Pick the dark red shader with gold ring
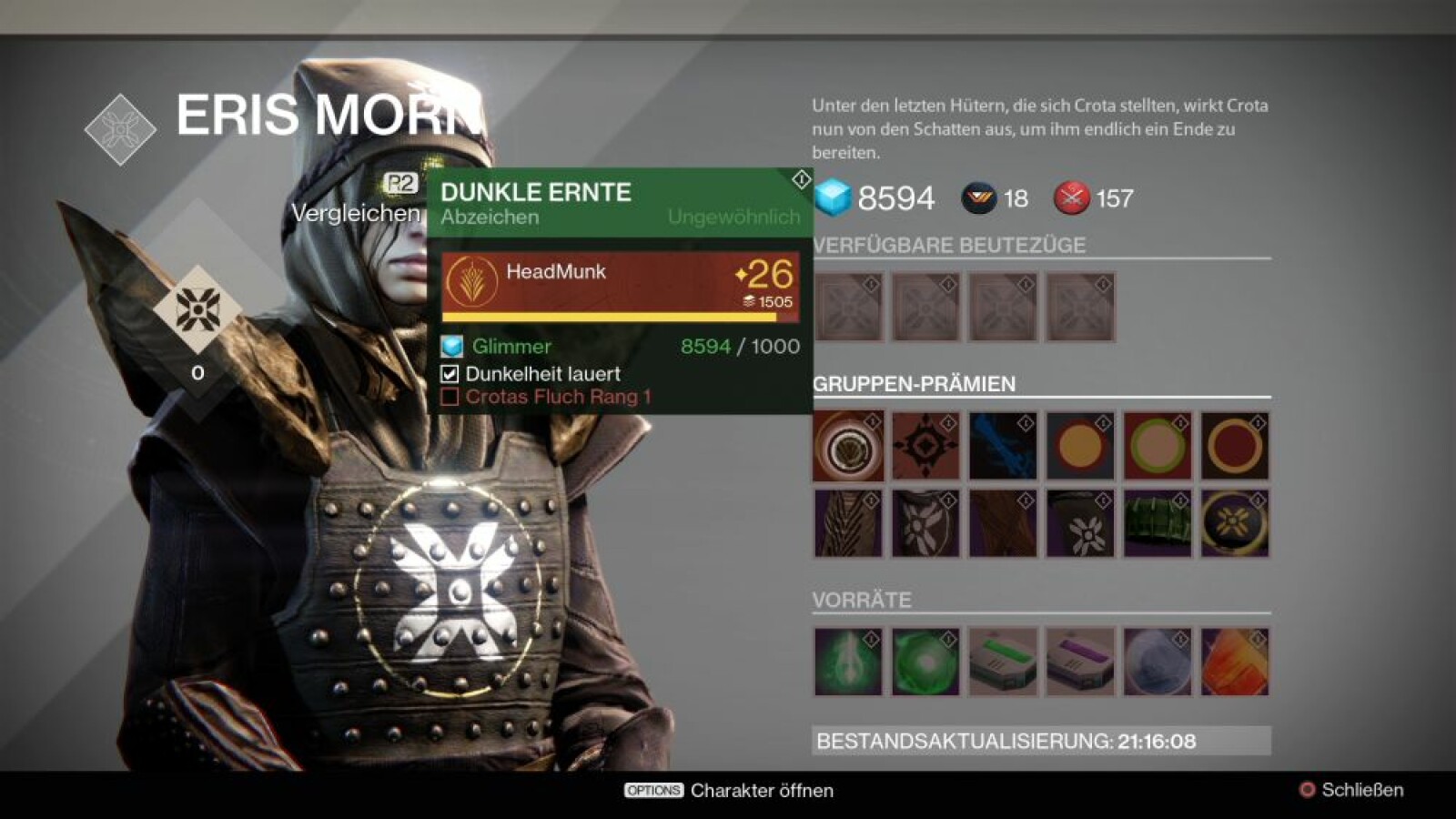 coord(1234,446)
